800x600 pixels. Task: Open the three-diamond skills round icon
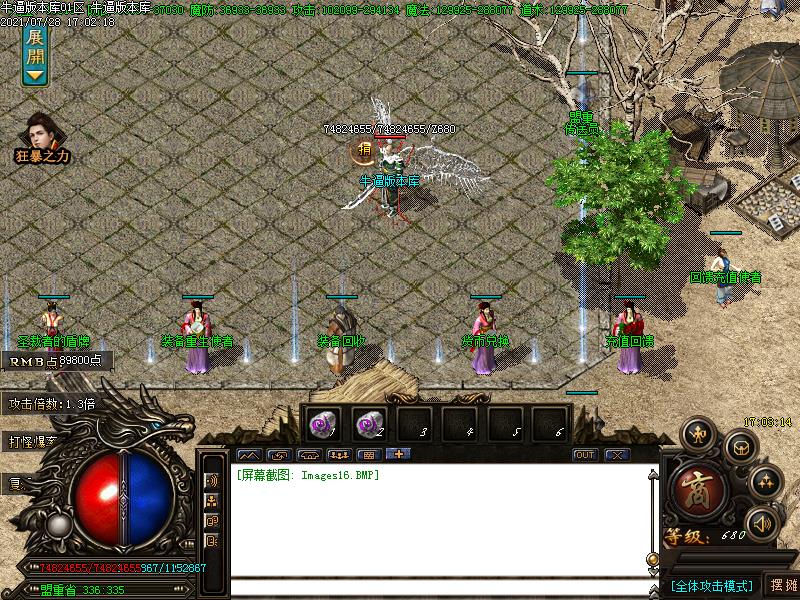tap(765, 481)
